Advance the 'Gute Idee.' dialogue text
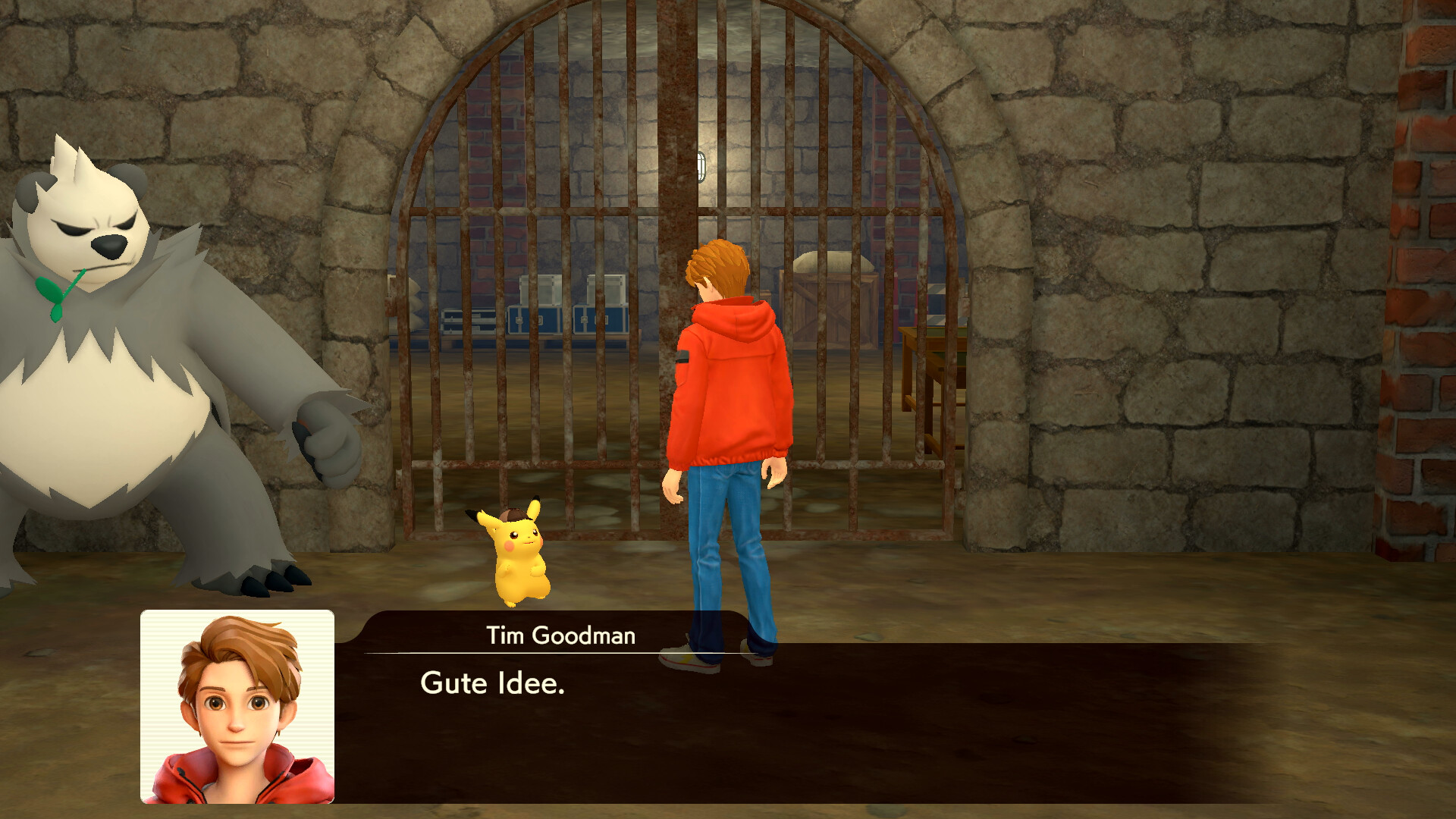The width and height of the screenshot is (1456, 819). (493, 682)
